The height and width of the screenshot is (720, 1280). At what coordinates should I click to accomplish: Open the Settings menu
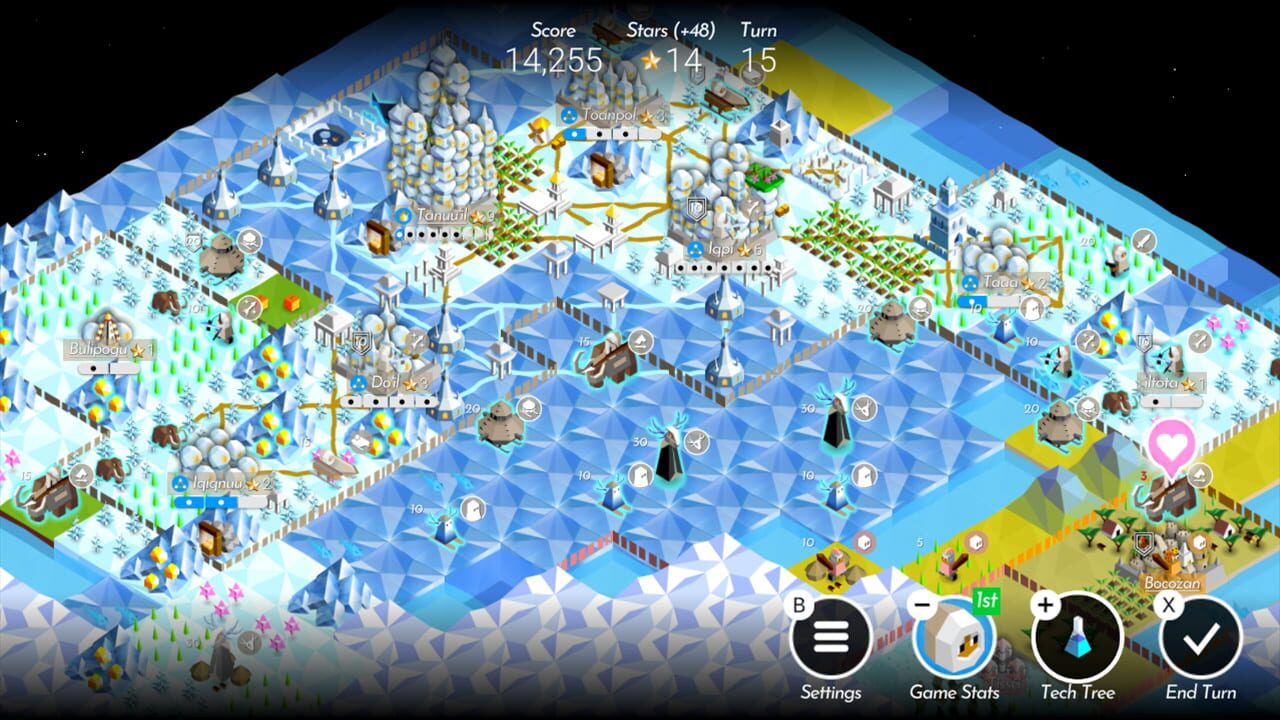click(x=831, y=645)
